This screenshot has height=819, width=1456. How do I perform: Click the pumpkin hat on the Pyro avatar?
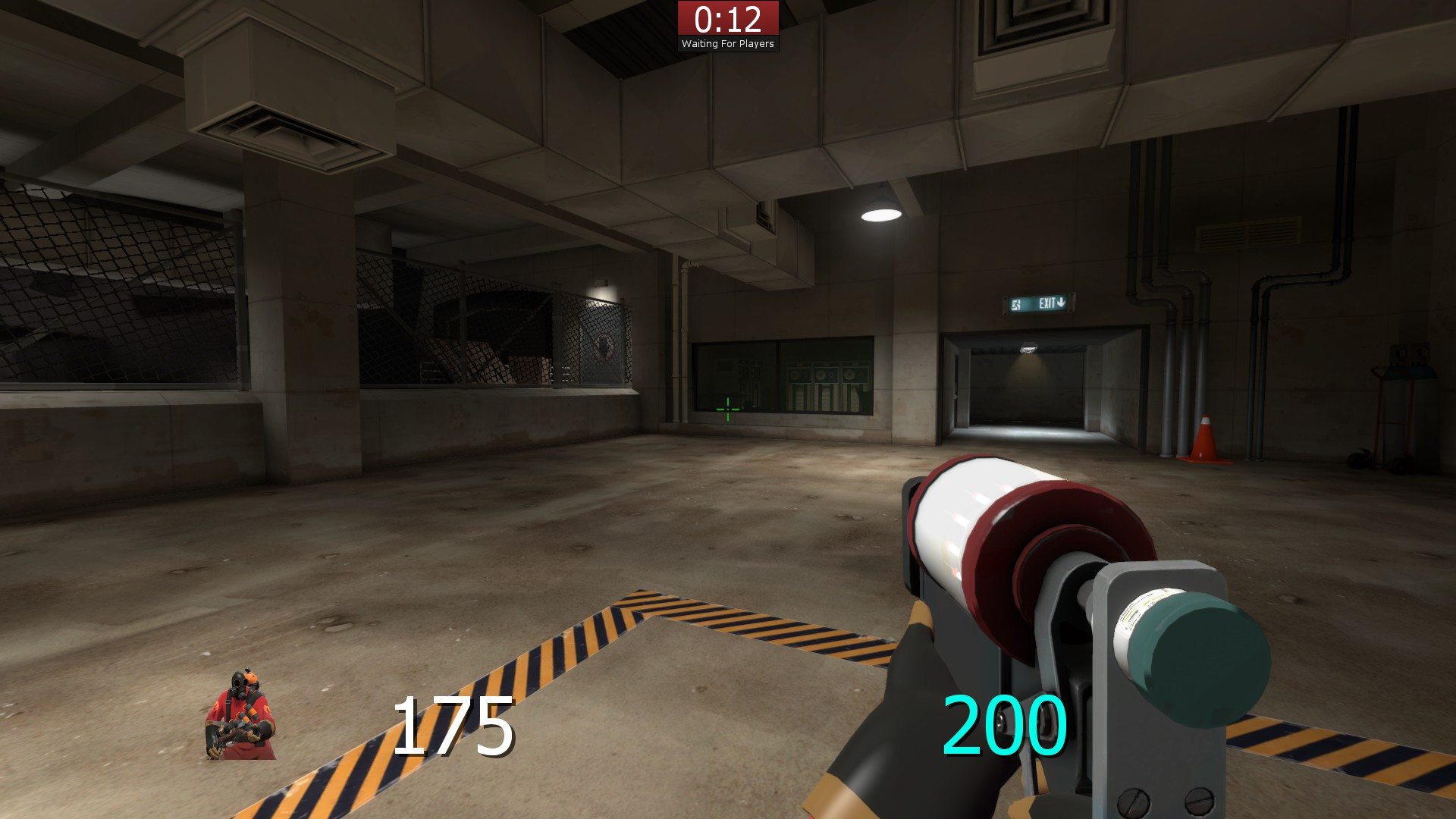pyautogui.click(x=251, y=677)
